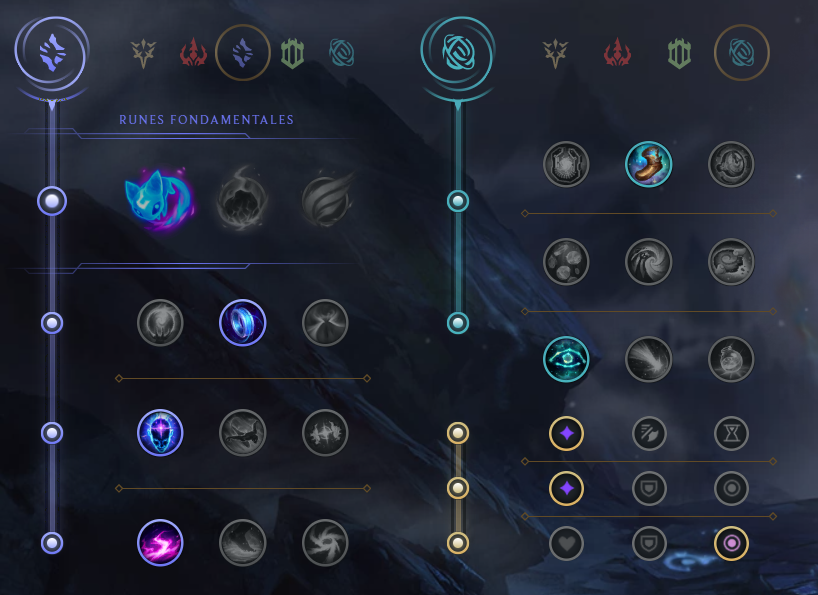Select the purple Scorch rune
The image size is (818, 595).
click(160, 542)
